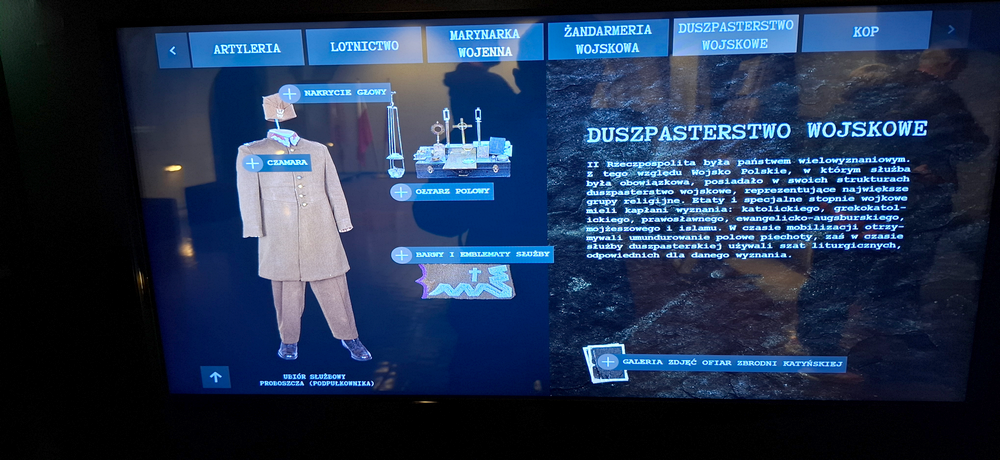The image size is (1000, 460).
Task: Expand the Nakrycie Głowy hotspot
Action: [x=290, y=93]
